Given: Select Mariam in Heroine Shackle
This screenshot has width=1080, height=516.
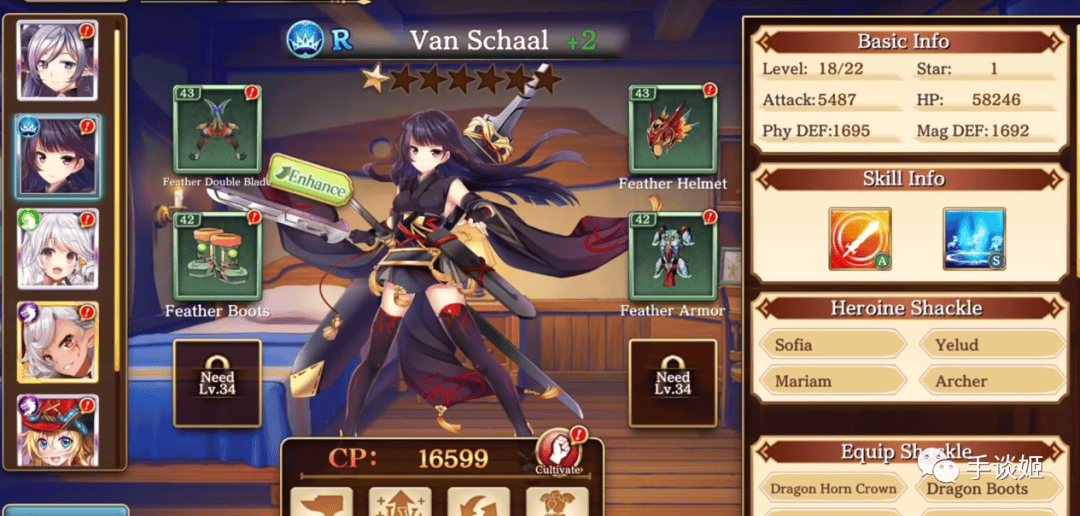Looking at the screenshot, I should pos(830,381).
